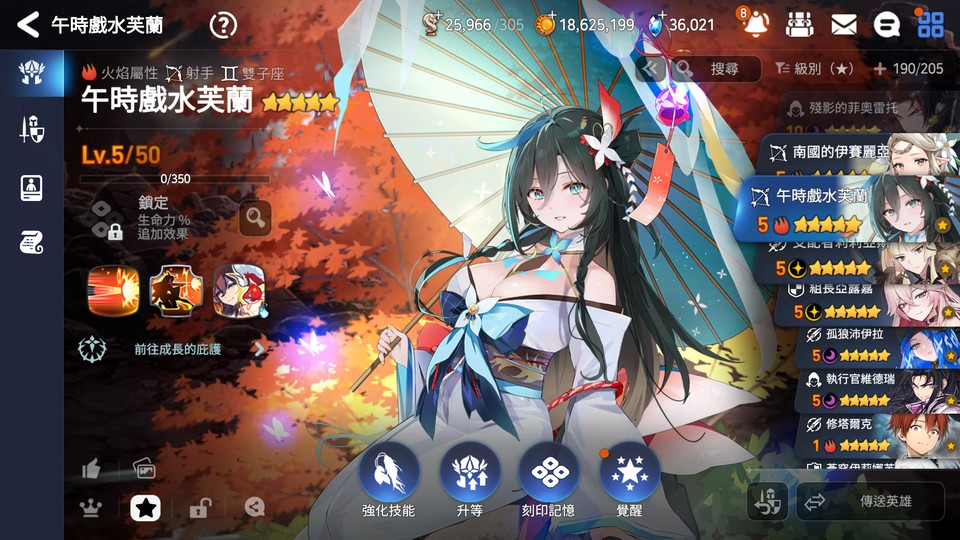Open the mail envelope inbox

click(843, 24)
